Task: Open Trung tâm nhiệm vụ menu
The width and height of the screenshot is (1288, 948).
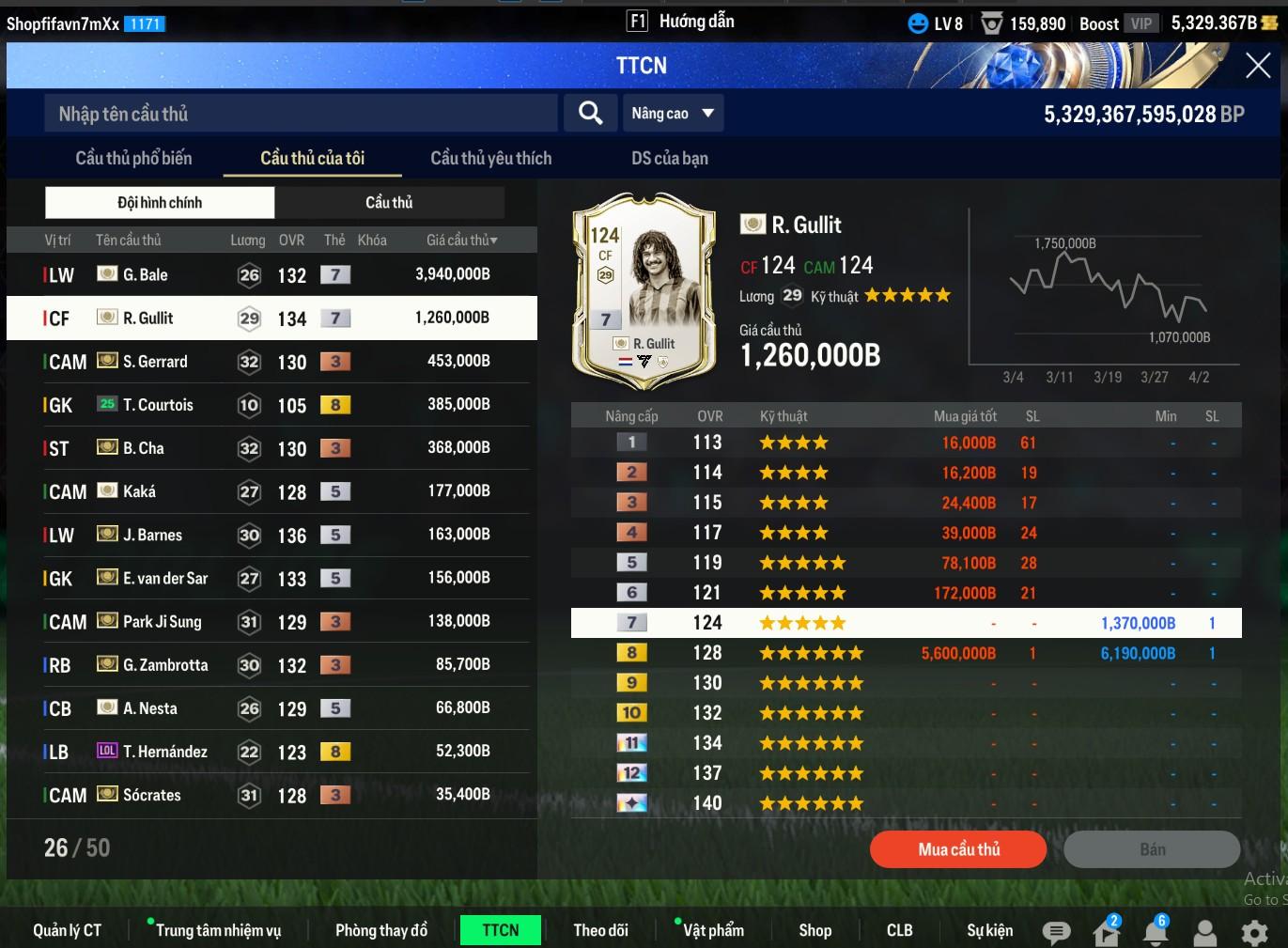Action: (x=217, y=930)
